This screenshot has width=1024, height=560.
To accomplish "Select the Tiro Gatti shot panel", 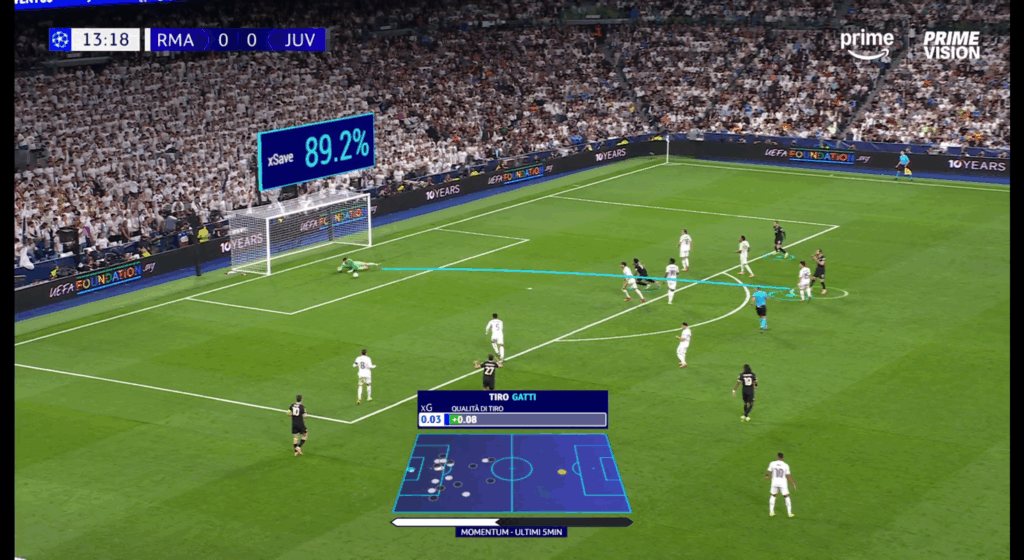I will tap(512, 409).
